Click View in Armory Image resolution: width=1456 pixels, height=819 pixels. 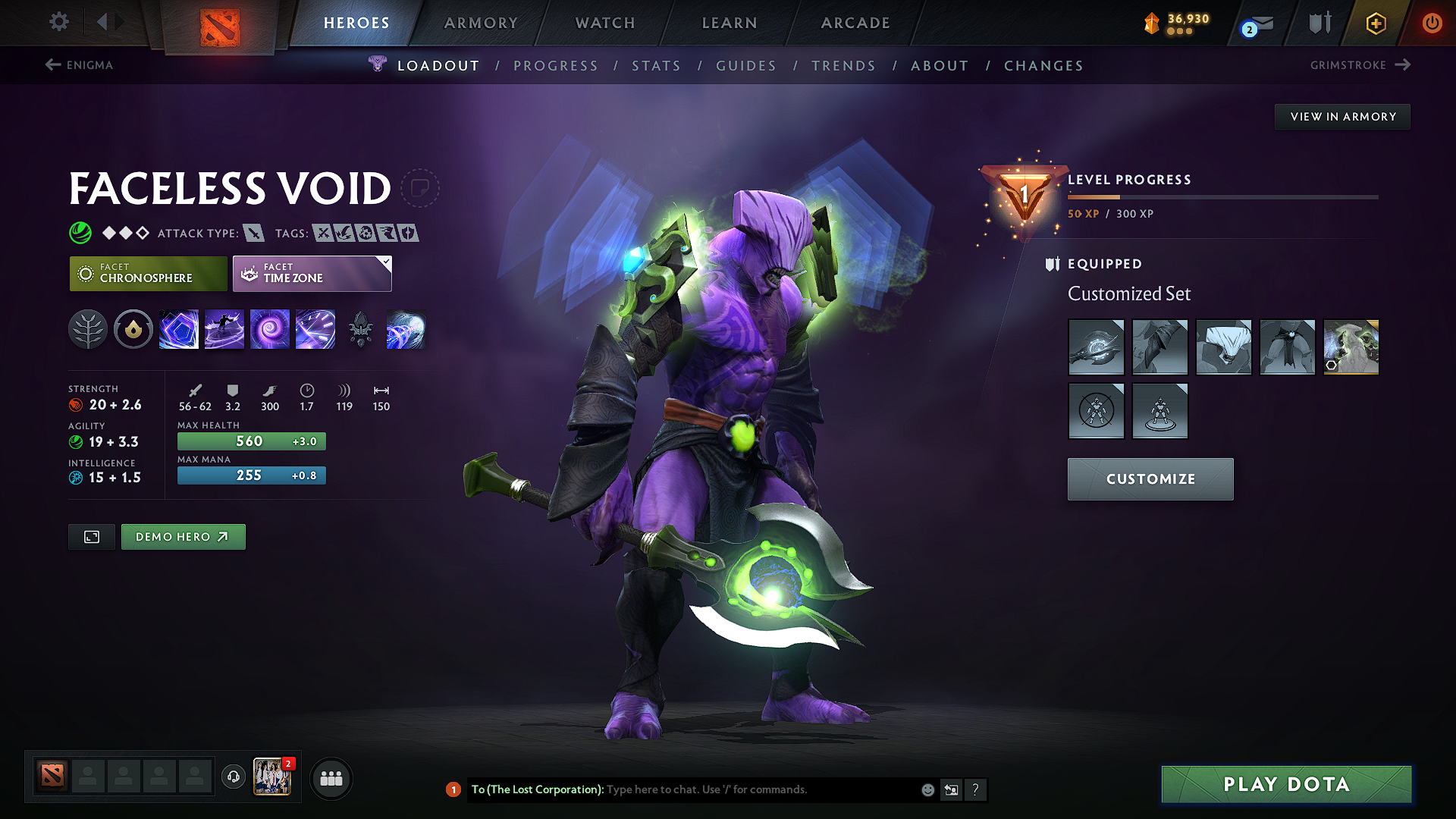[x=1342, y=116]
